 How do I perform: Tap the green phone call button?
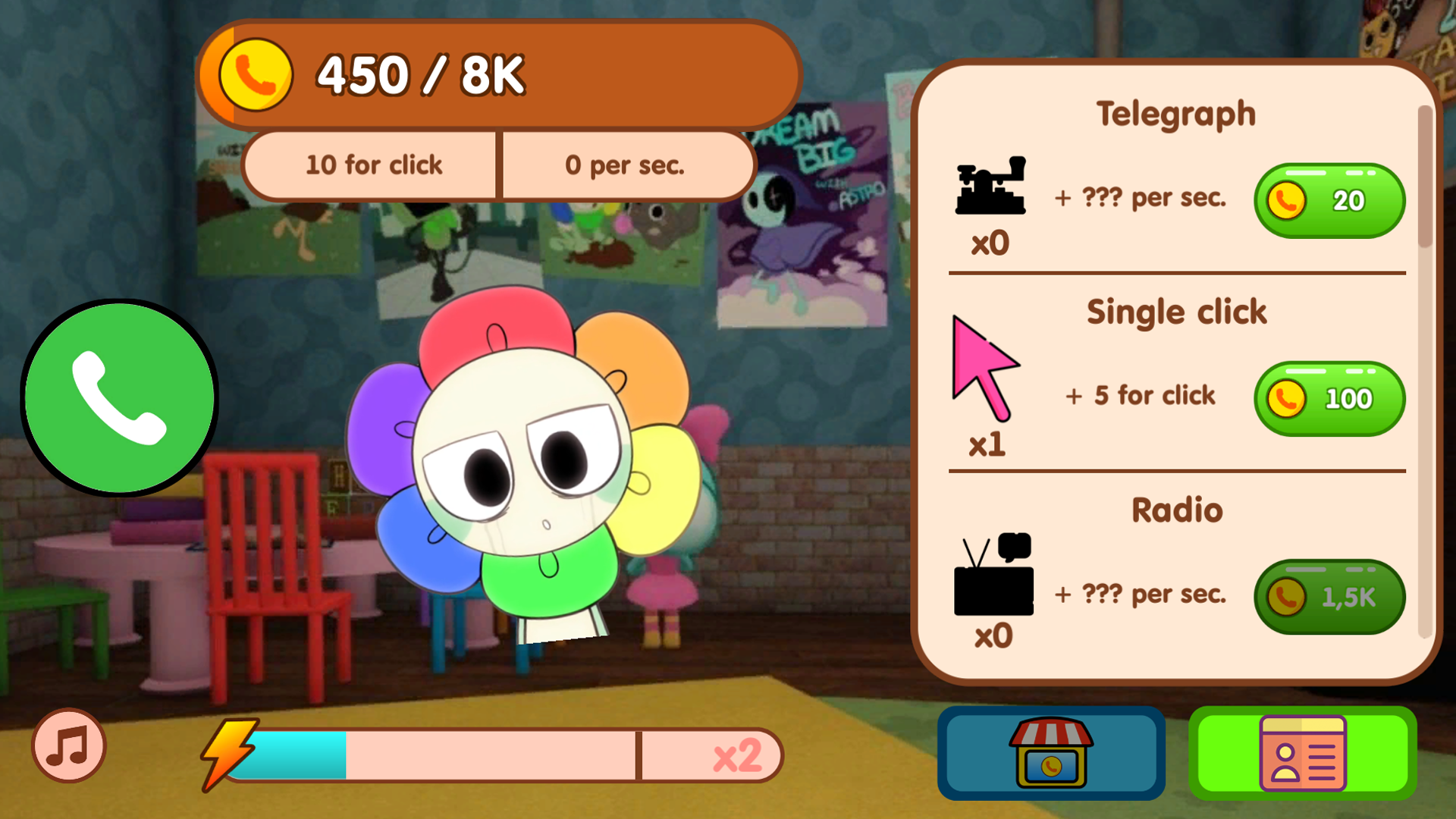point(120,398)
